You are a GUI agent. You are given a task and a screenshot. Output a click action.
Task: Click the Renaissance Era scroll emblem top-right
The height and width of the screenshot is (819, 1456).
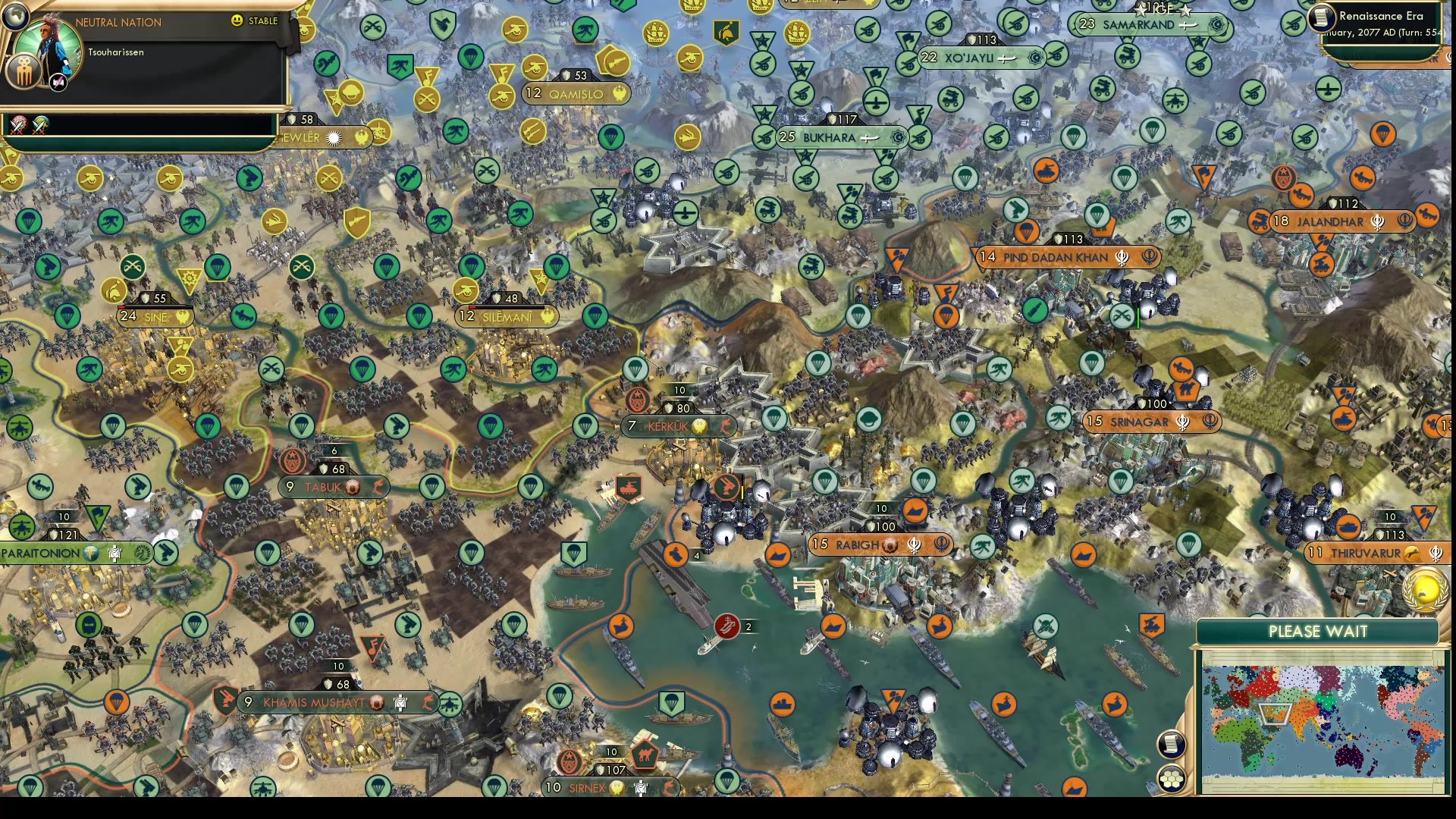[x=1322, y=18]
